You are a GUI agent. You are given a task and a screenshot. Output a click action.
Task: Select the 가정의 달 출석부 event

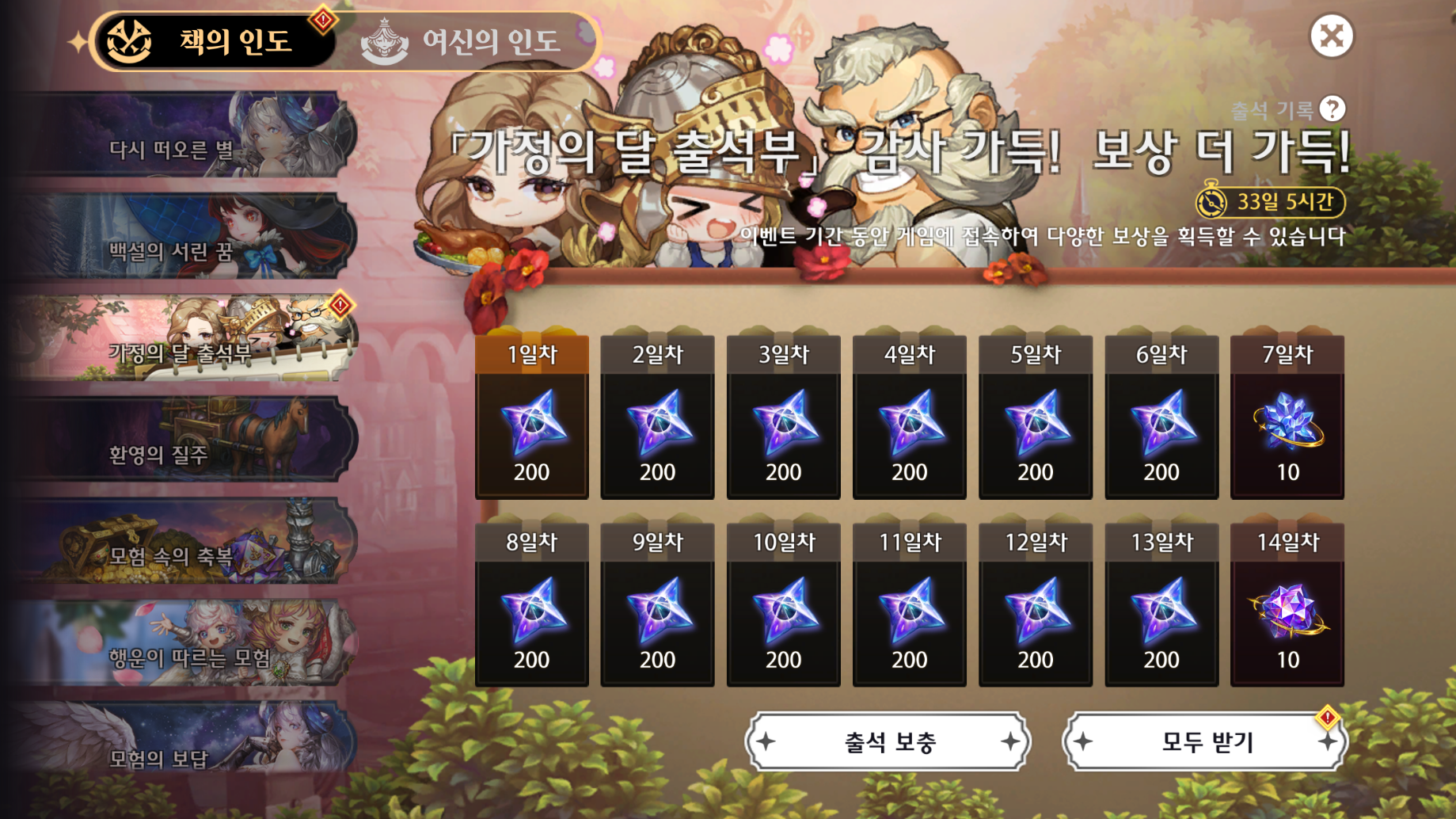[184, 339]
